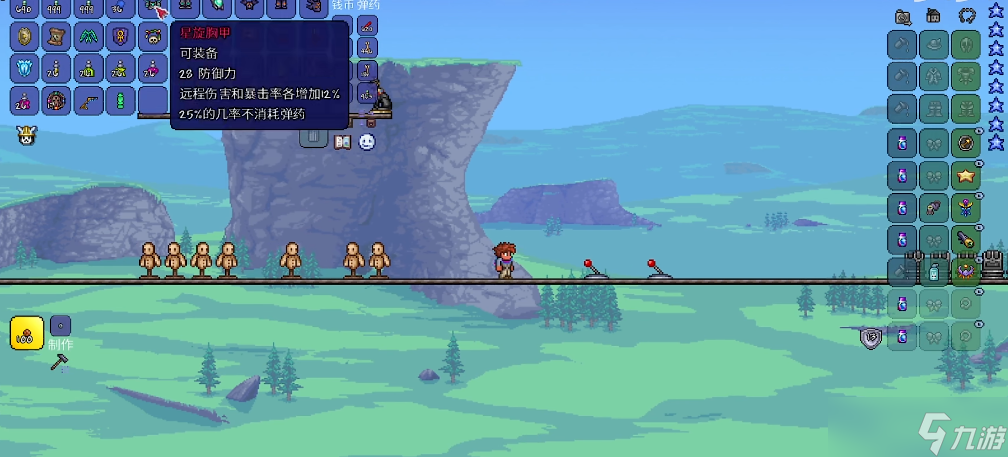Open the emote face icon
1008x457 pixels.
coord(367,142)
